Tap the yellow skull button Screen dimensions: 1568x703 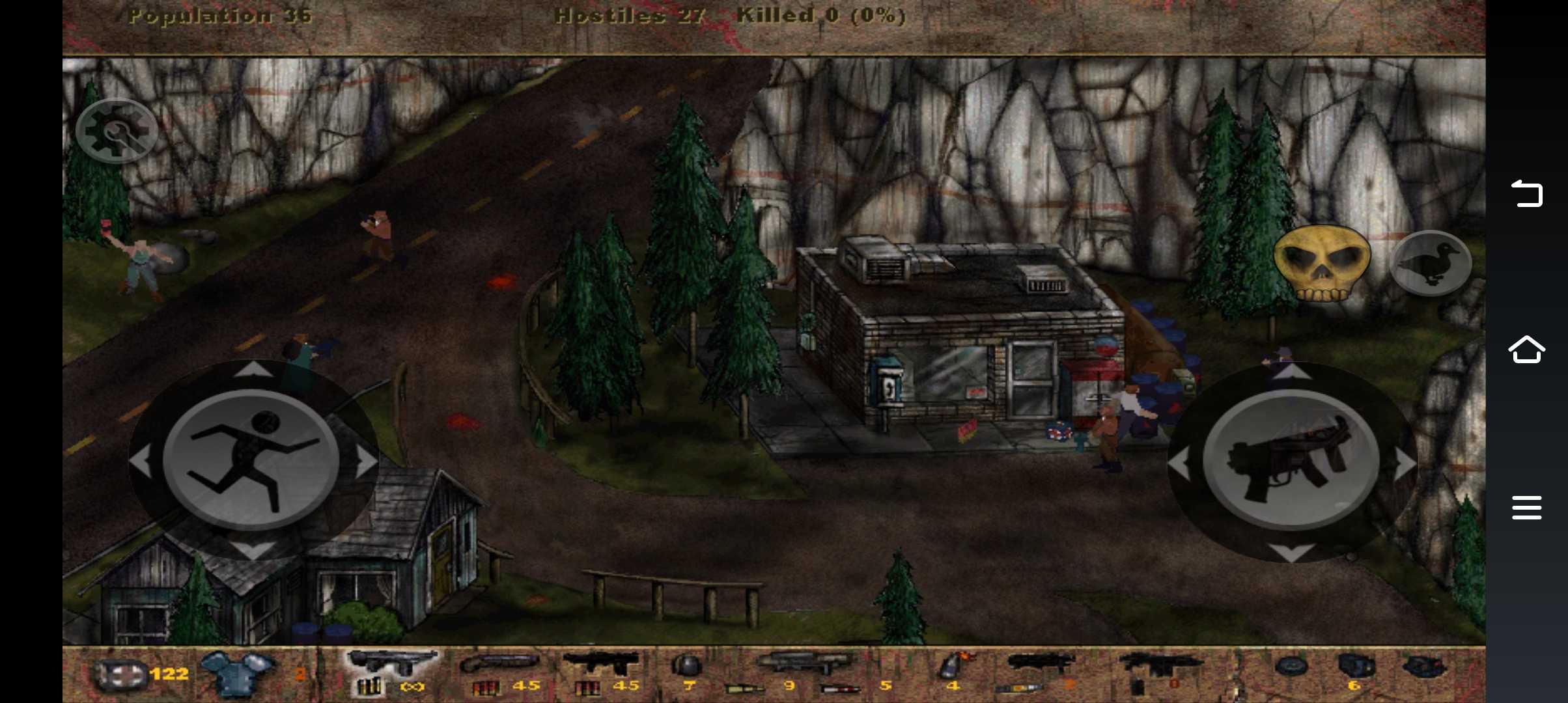[x=1321, y=262]
